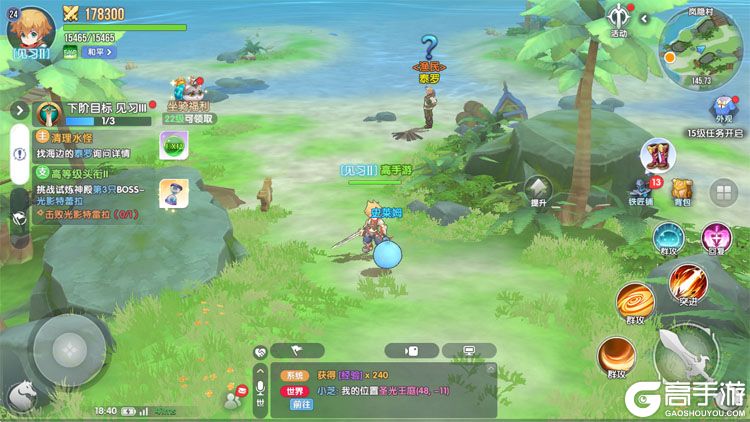Tap the 提升 upgrade button
Viewport: 750px width, 422px height.
[539, 189]
